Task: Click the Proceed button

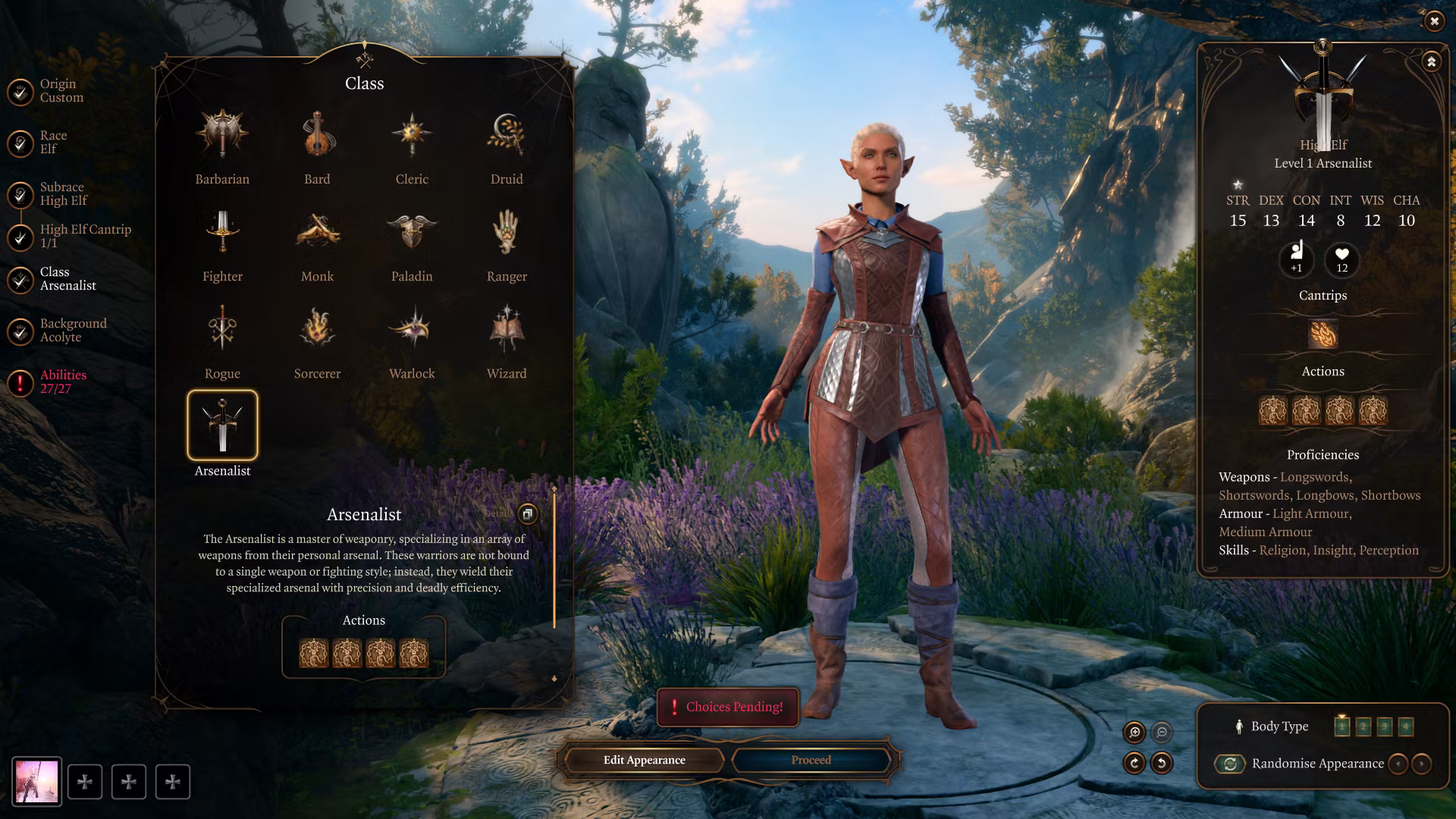Action: (811, 760)
